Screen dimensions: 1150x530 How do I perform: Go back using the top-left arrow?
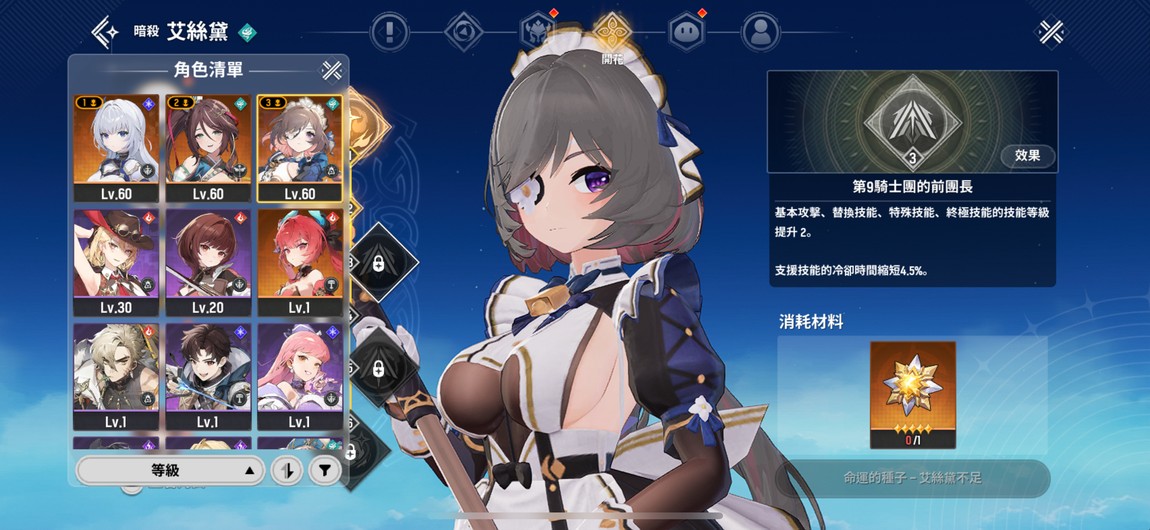(x=105, y=32)
